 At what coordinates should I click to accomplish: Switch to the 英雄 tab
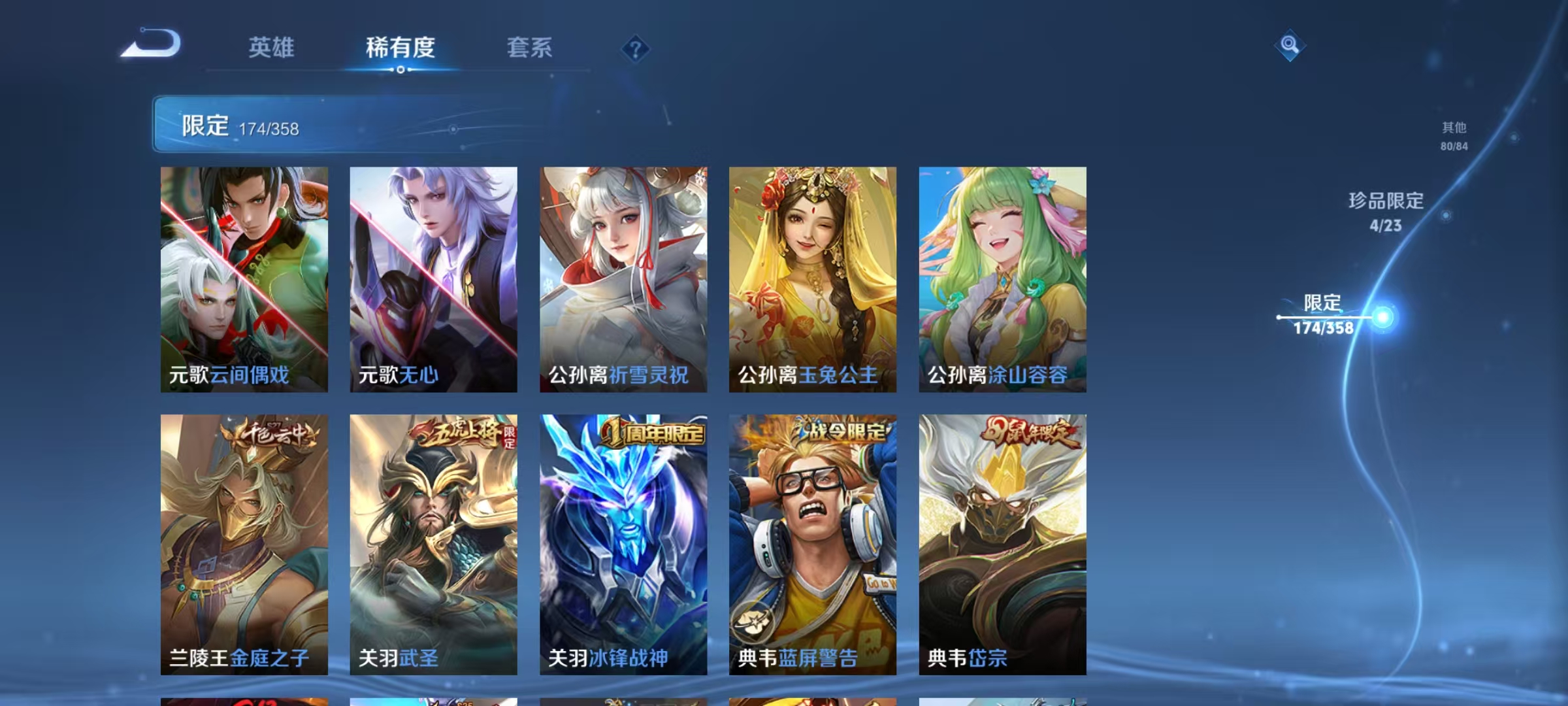click(x=272, y=48)
